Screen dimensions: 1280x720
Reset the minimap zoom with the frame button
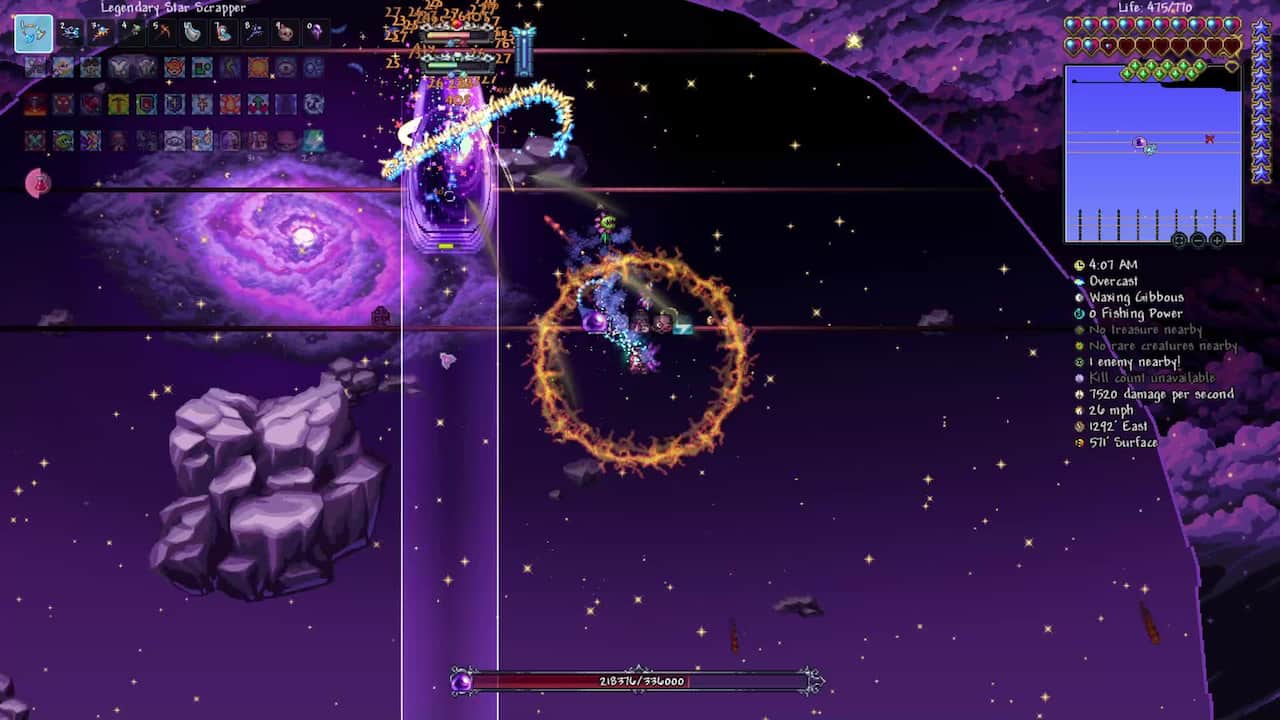click(x=1179, y=240)
